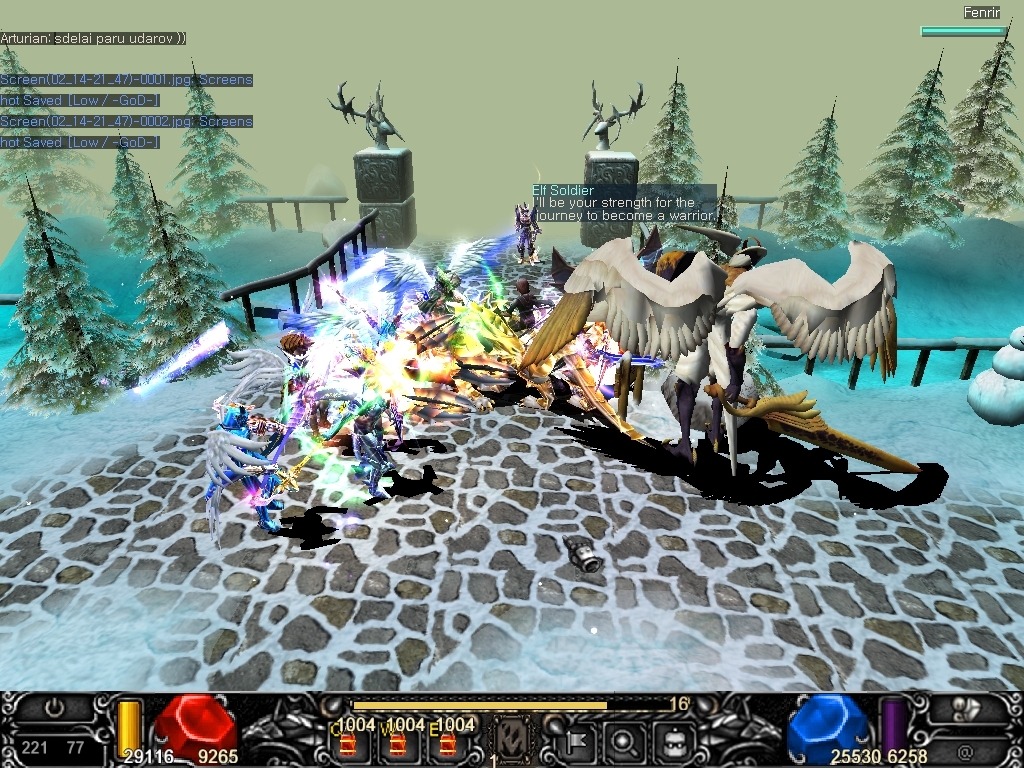Open the friends list button
The image size is (1024, 768).
pos(966,709)
